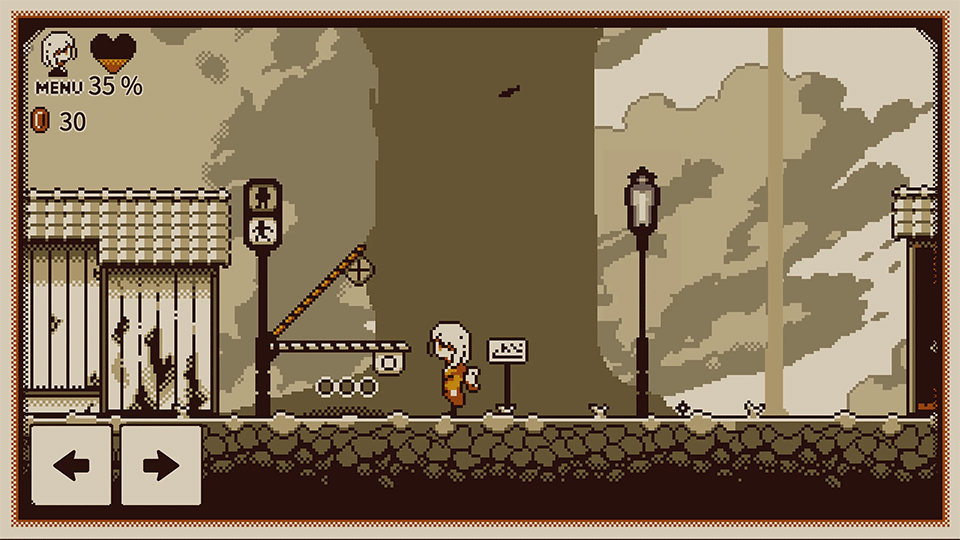The height and width of the screenshot is (540, 960).
Task: Tap the right arrow move button
Action: [161, 465]
